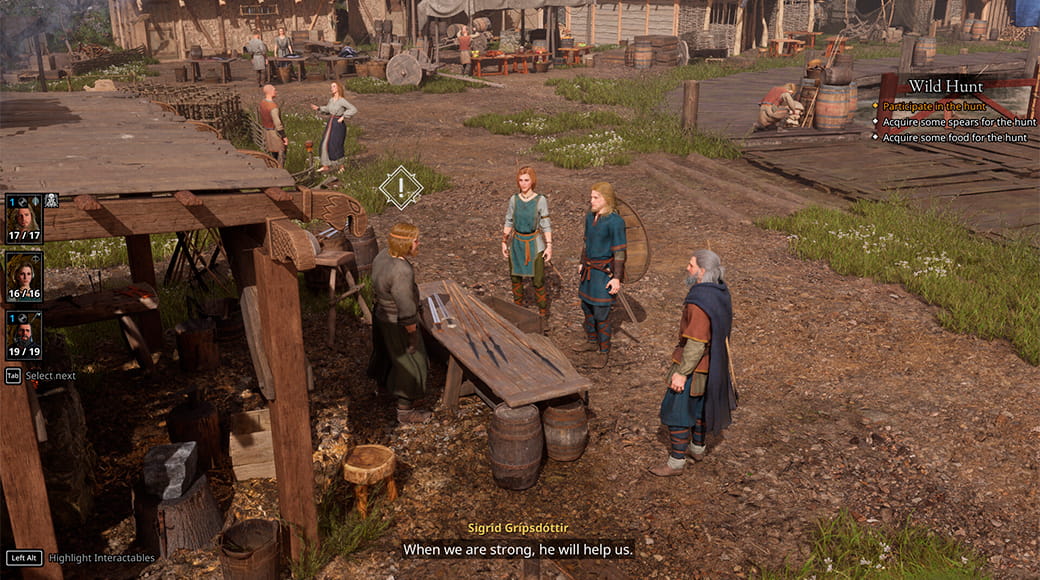Select the dark-bearded party member portrait

pos(24,331)
